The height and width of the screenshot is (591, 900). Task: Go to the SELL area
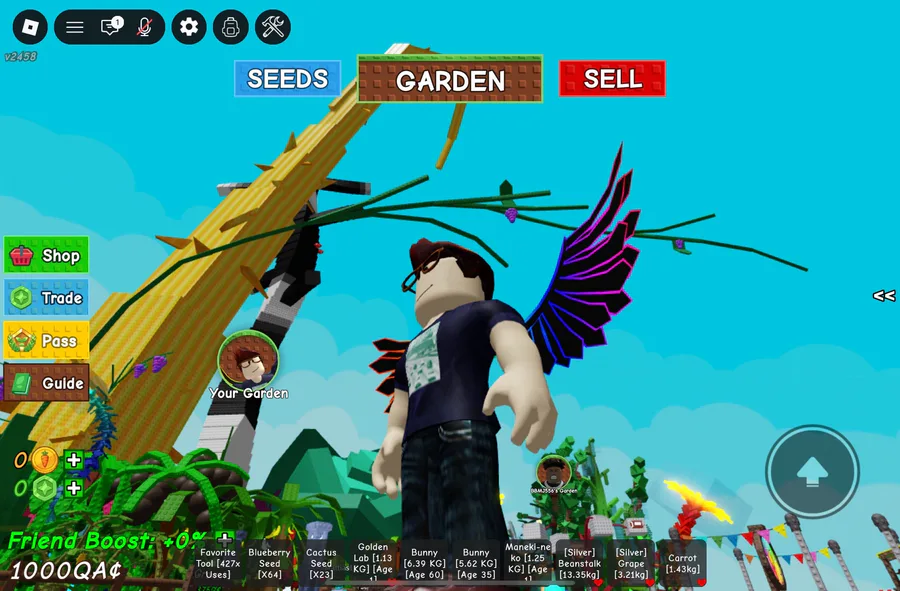[612, 79]
